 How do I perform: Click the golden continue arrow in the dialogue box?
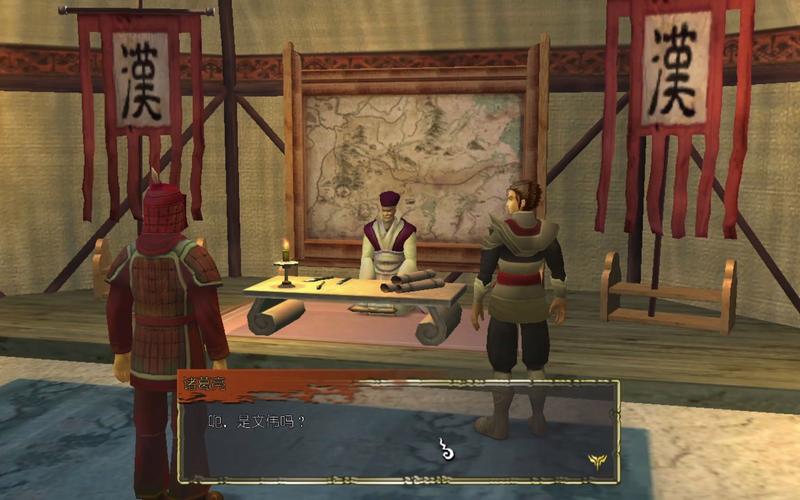(597, 459)
